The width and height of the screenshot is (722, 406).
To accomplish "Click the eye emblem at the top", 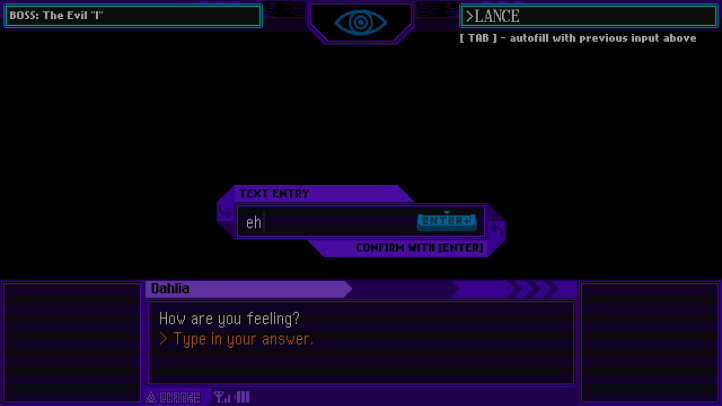I will (360, 22).
